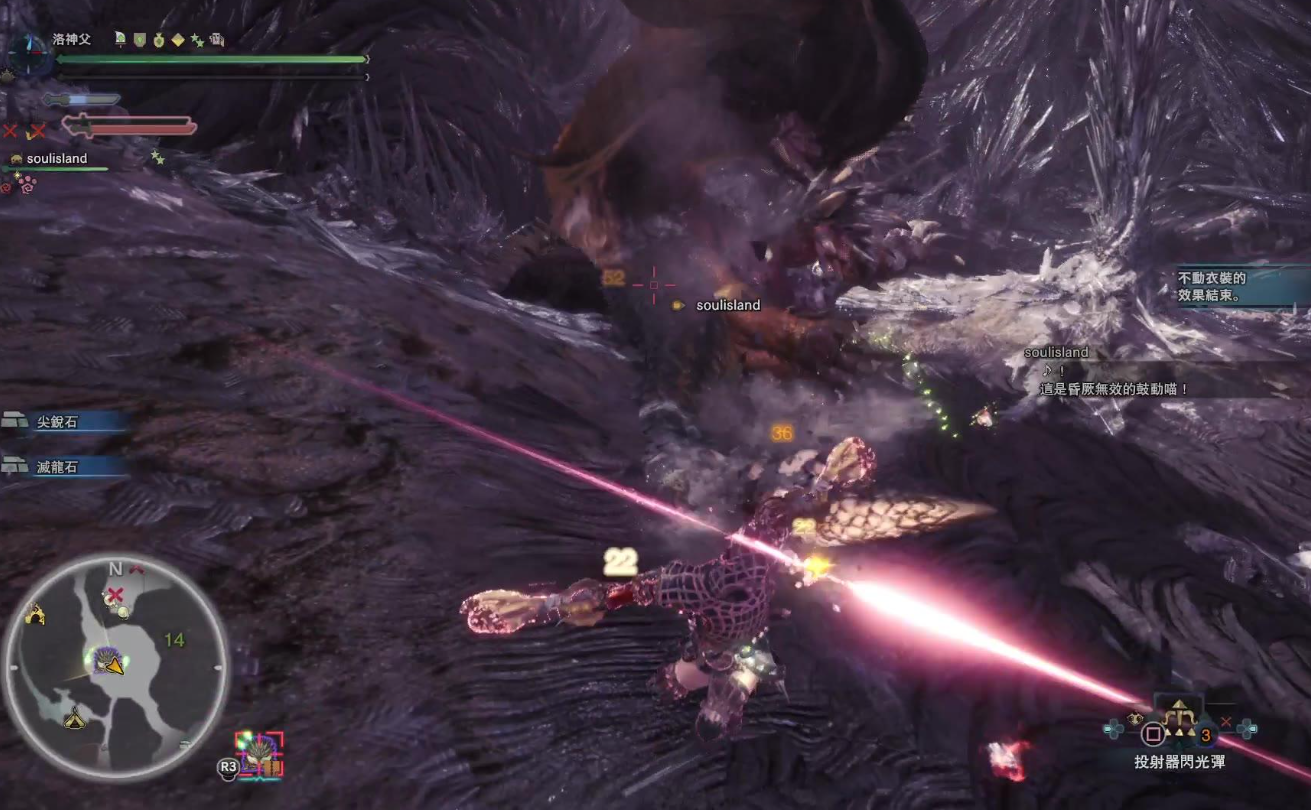Viewport: 1311px width, 810px height.
Task: Use the 投射器閃光彈 item in the item bar
Action: (x=1179, y=733)
